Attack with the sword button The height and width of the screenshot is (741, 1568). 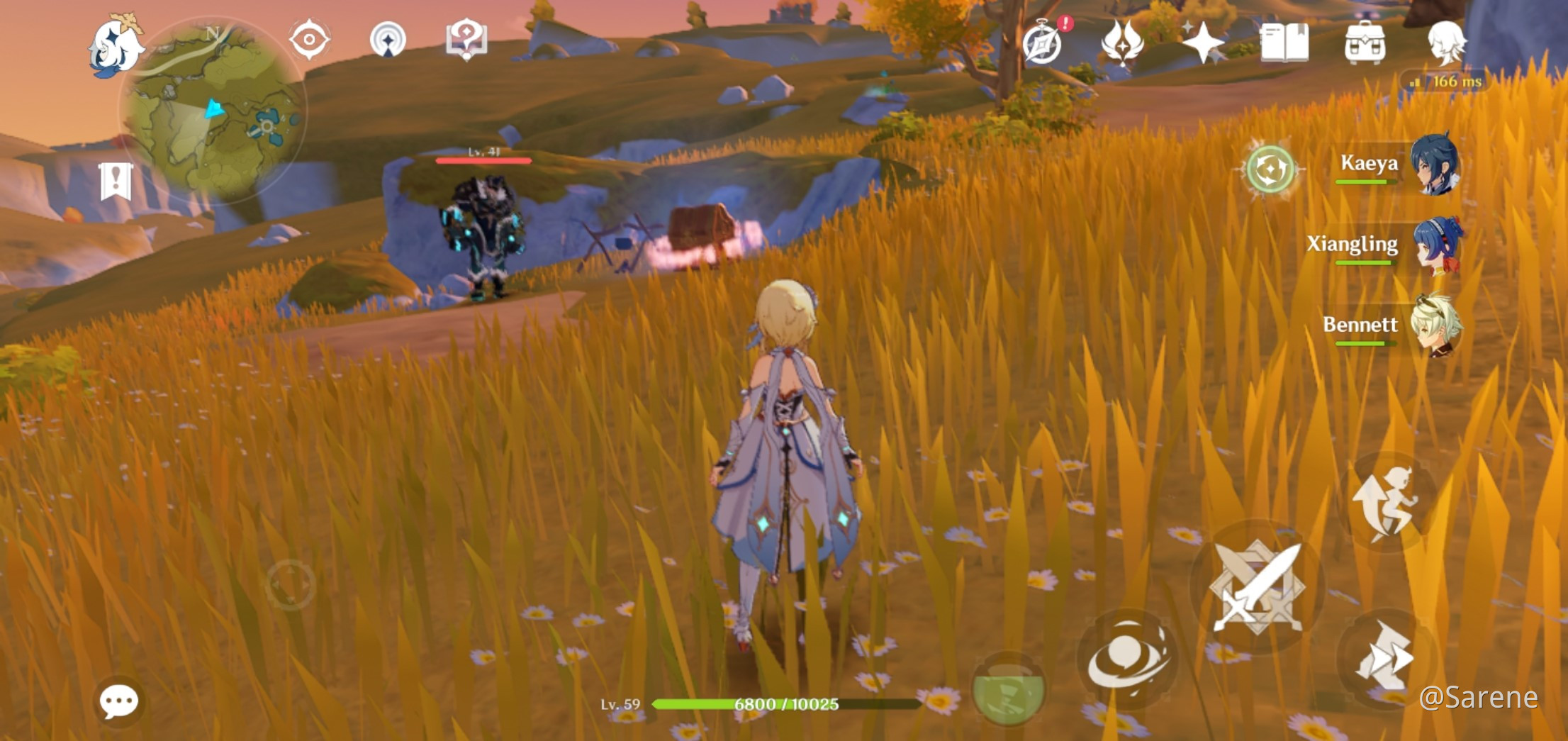point(1256,586)
